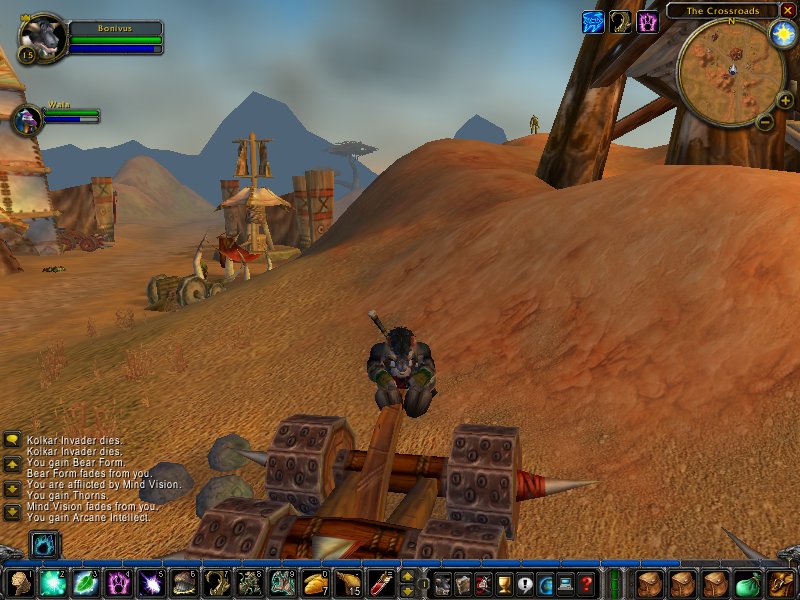800x600 pixels.
Task: Zoom in on the minimap
Action: coord(784,100)
